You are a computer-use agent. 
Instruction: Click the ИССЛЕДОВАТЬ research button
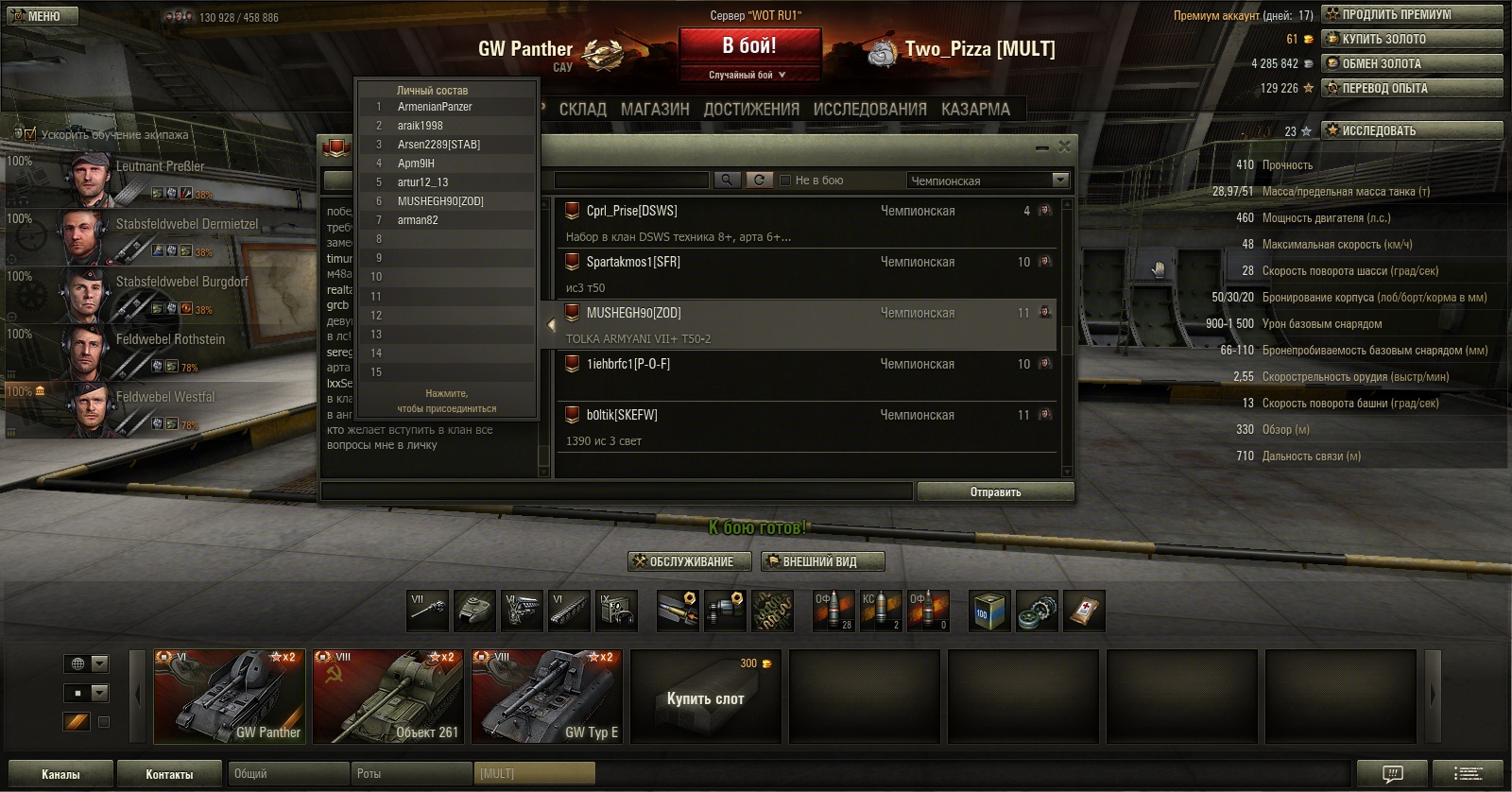tap(1412, 130)
